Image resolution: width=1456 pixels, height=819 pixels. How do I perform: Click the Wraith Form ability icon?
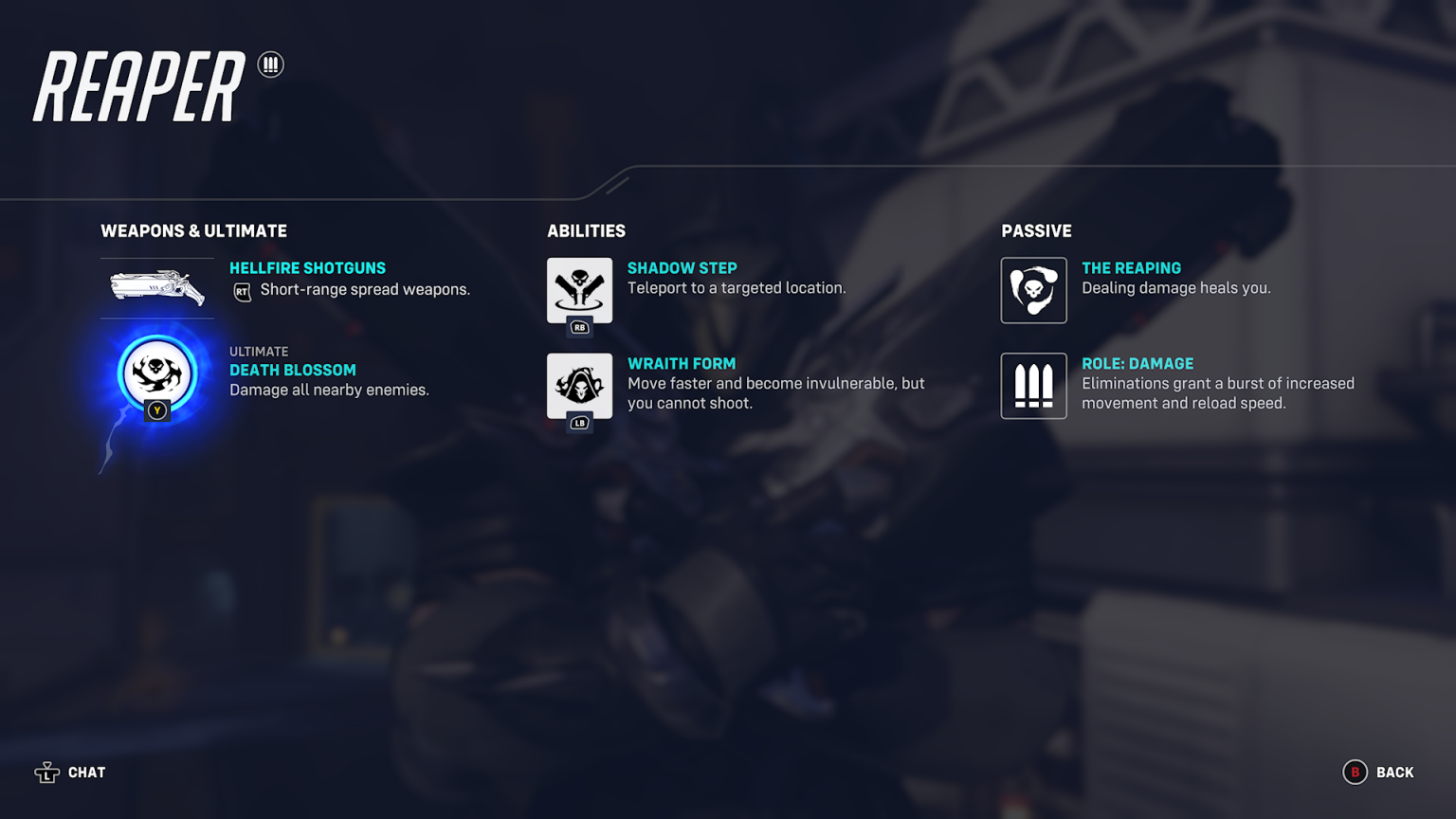pyautogui.click(x=579, y=387)
